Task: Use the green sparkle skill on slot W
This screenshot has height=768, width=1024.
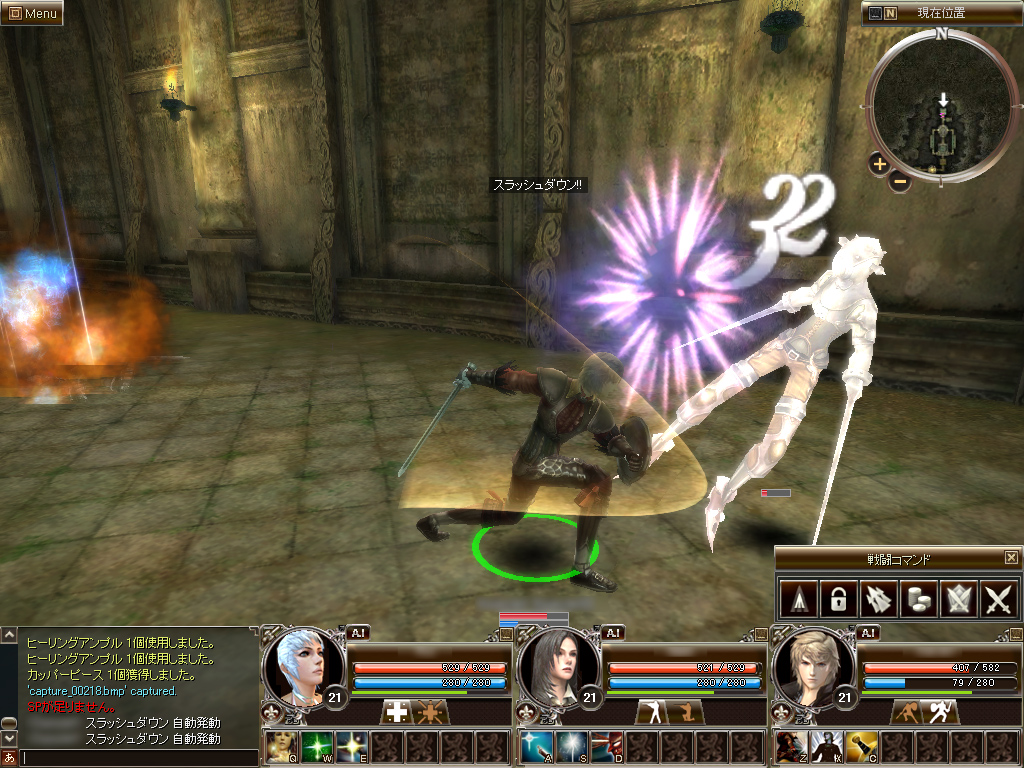Action: (x=317, y=745)
